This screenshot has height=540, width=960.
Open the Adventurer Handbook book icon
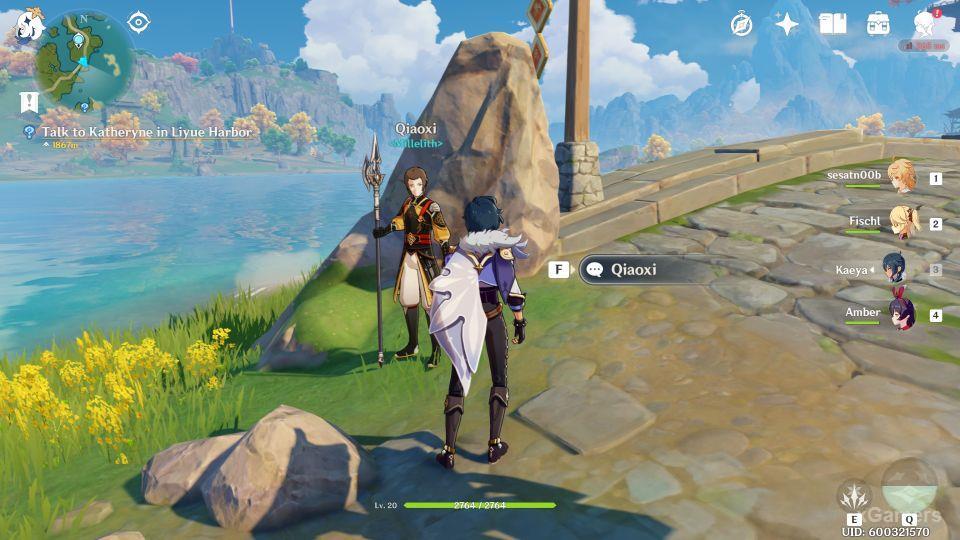pos(832,24)
